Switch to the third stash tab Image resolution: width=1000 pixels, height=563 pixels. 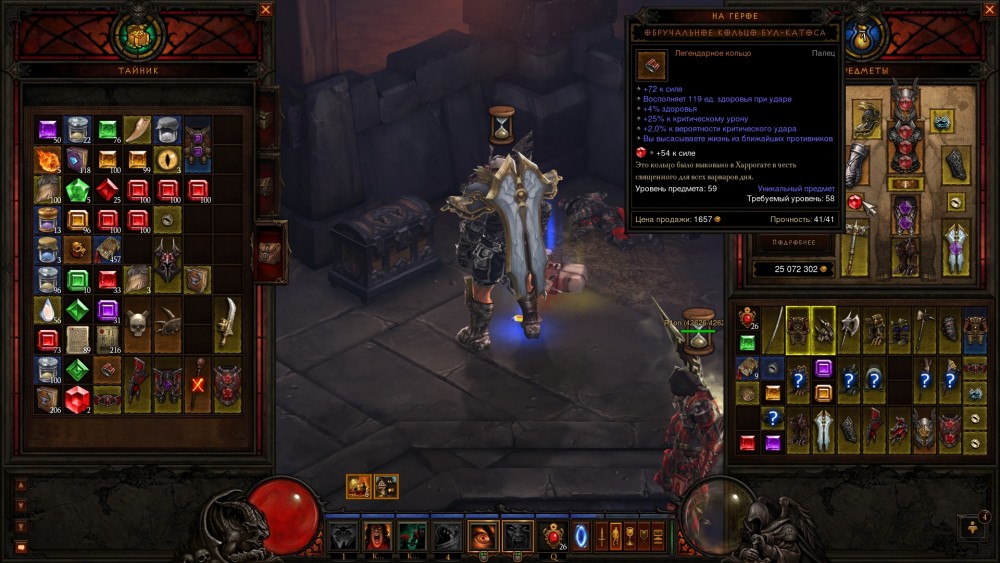click(269, 250)
